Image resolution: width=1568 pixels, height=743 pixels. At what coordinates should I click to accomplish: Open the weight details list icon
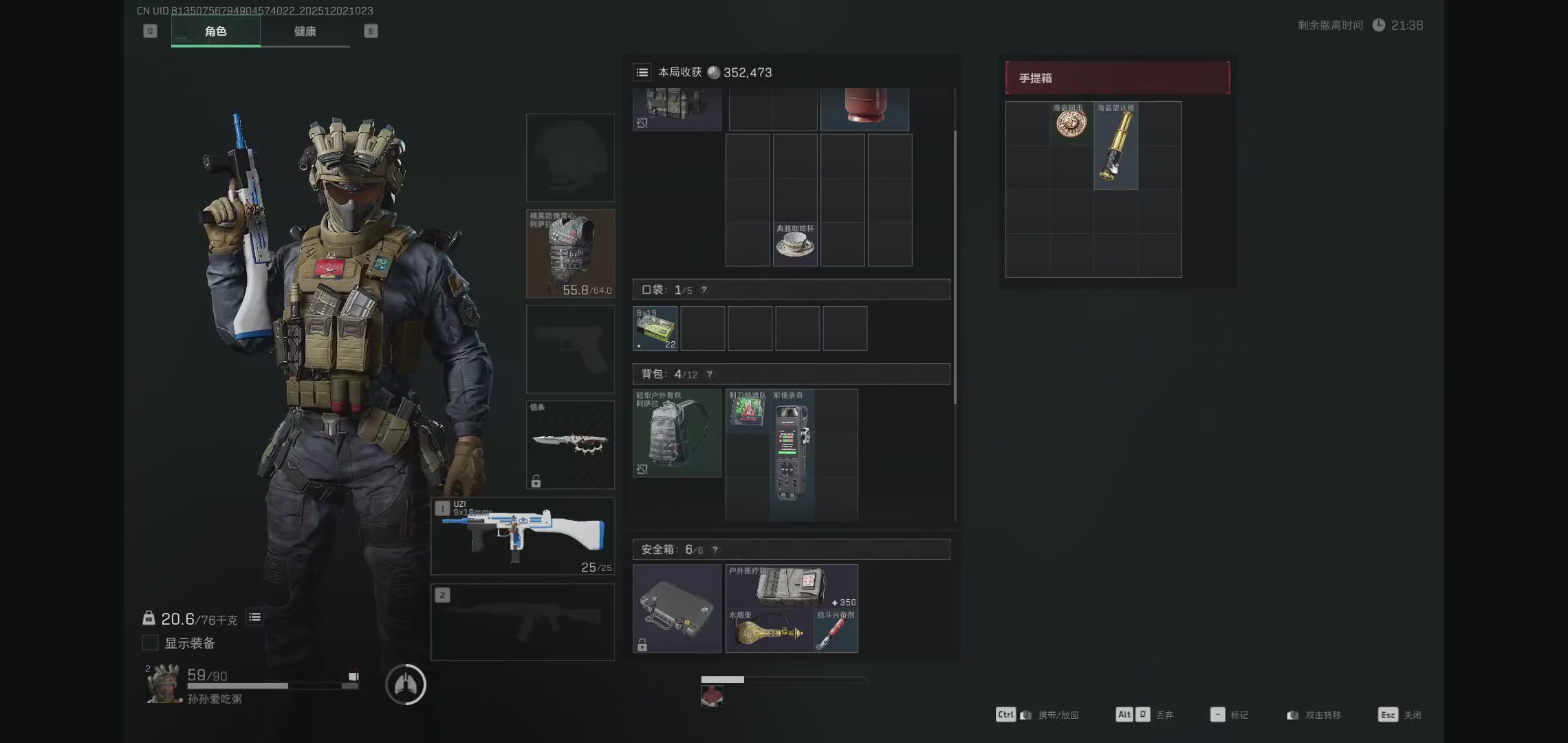pyautogui.click(x=254, y=618)
